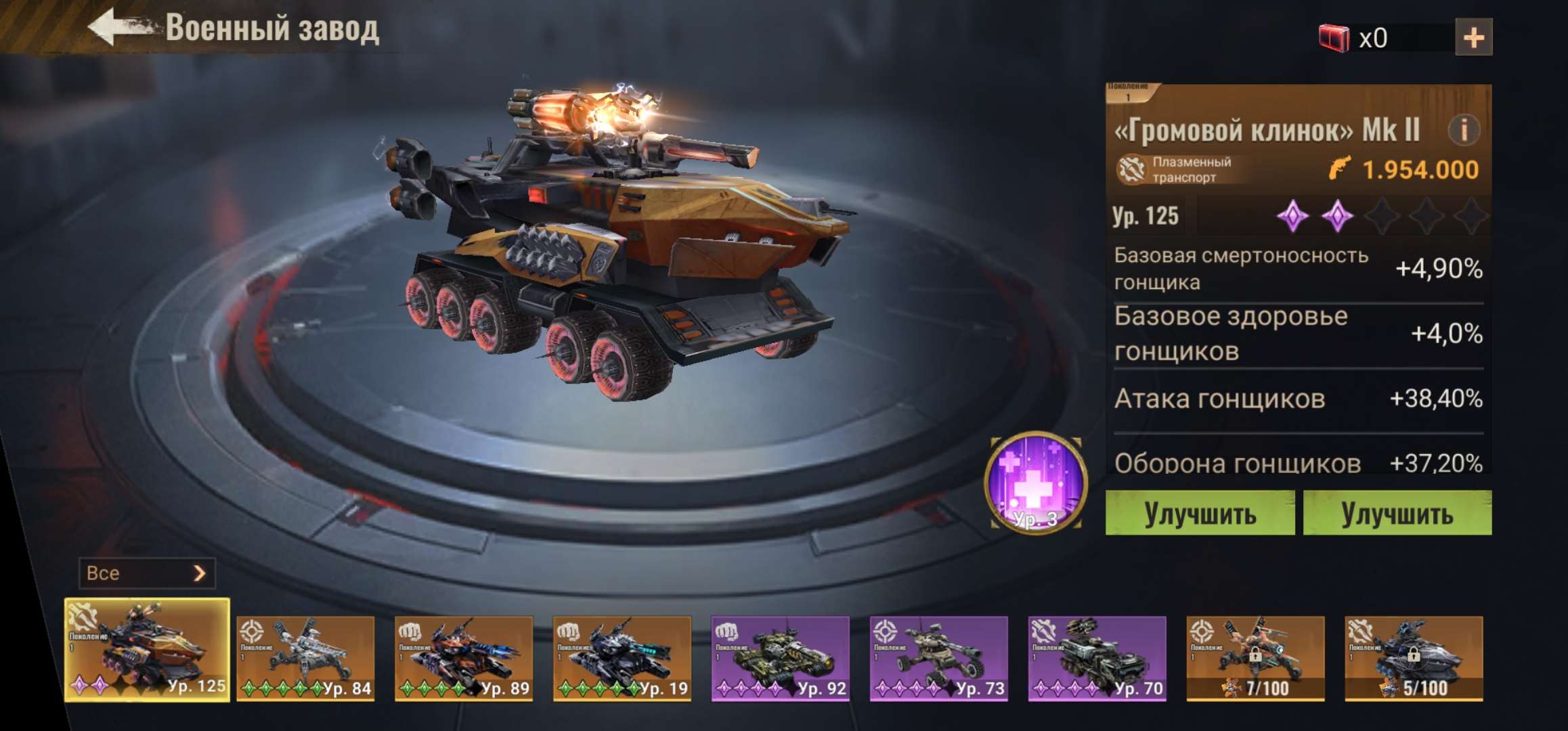Select the level 125 vehicle thumbnail
This screenshot has width=1568, height=731.
[147, 650]
